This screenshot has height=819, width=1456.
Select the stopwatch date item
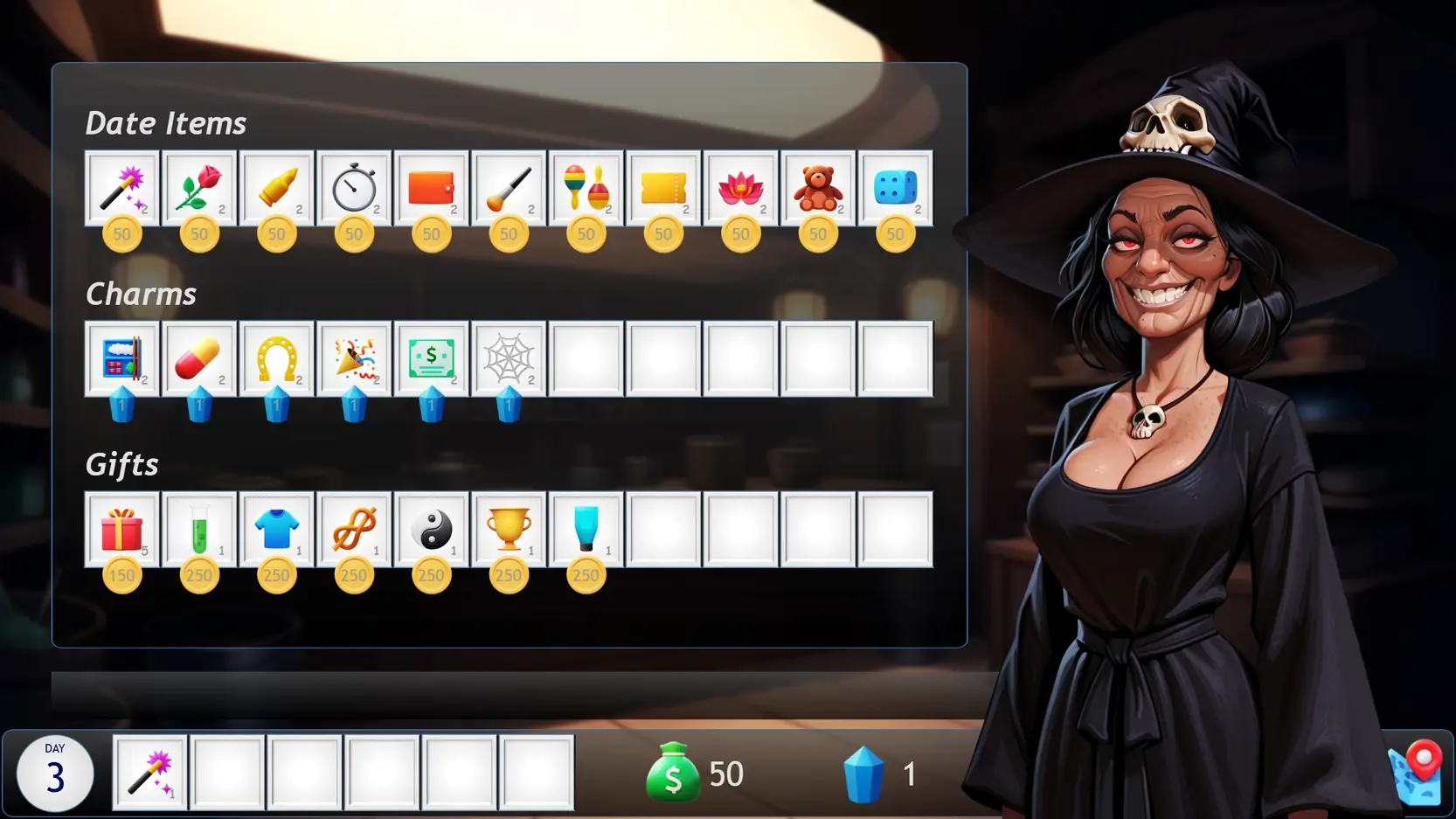click(x=354, y=188)
